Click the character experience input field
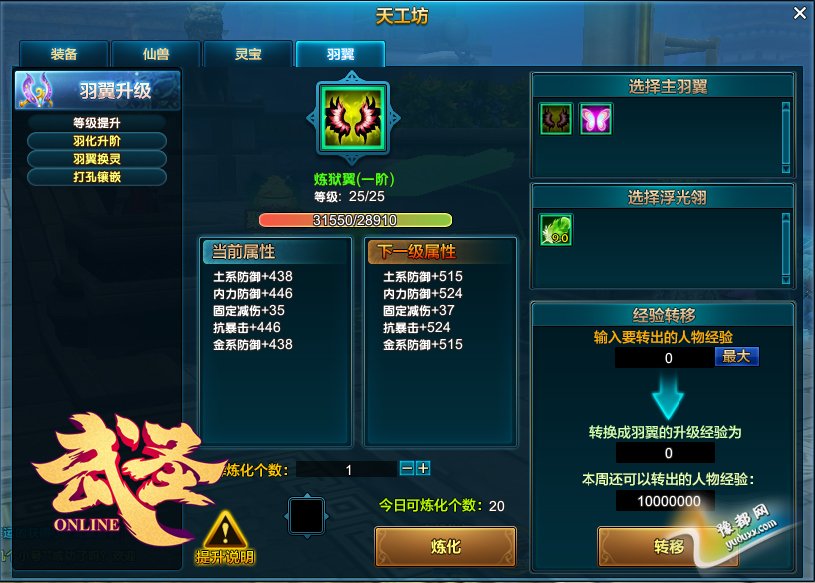 (663, 358)
